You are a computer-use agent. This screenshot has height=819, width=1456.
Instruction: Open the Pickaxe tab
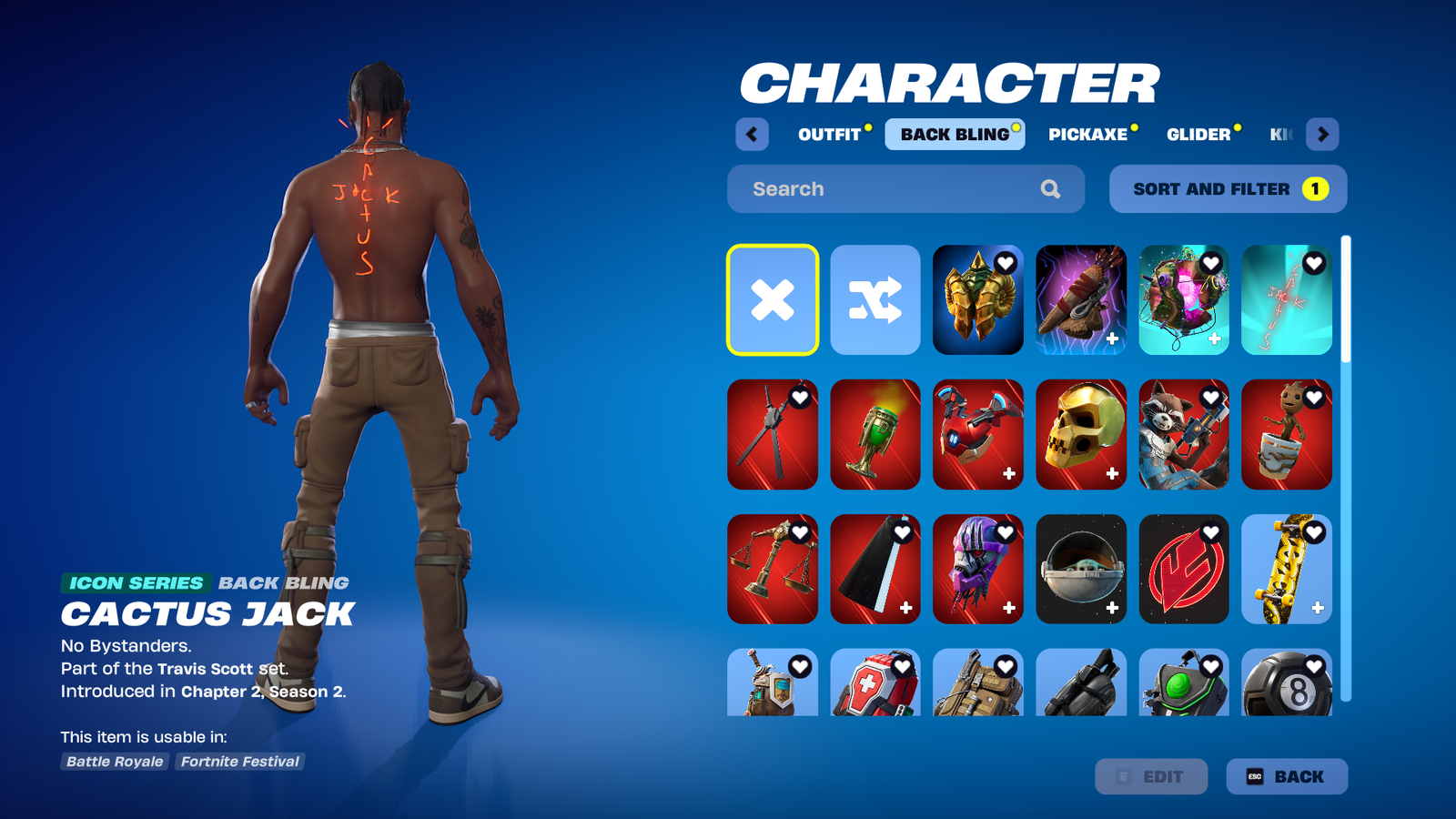(1087, 135)
